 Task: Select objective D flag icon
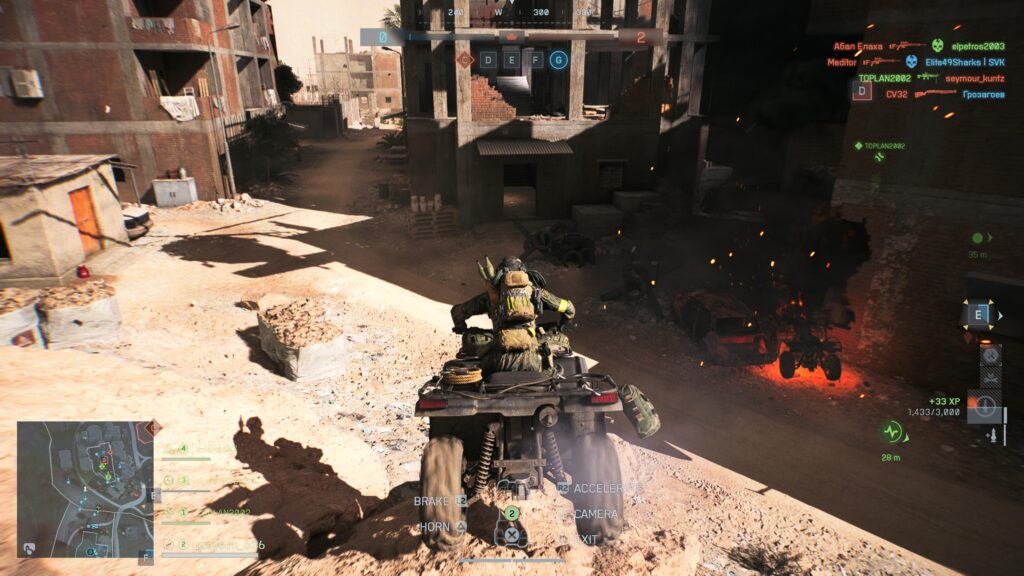[488, 60]
